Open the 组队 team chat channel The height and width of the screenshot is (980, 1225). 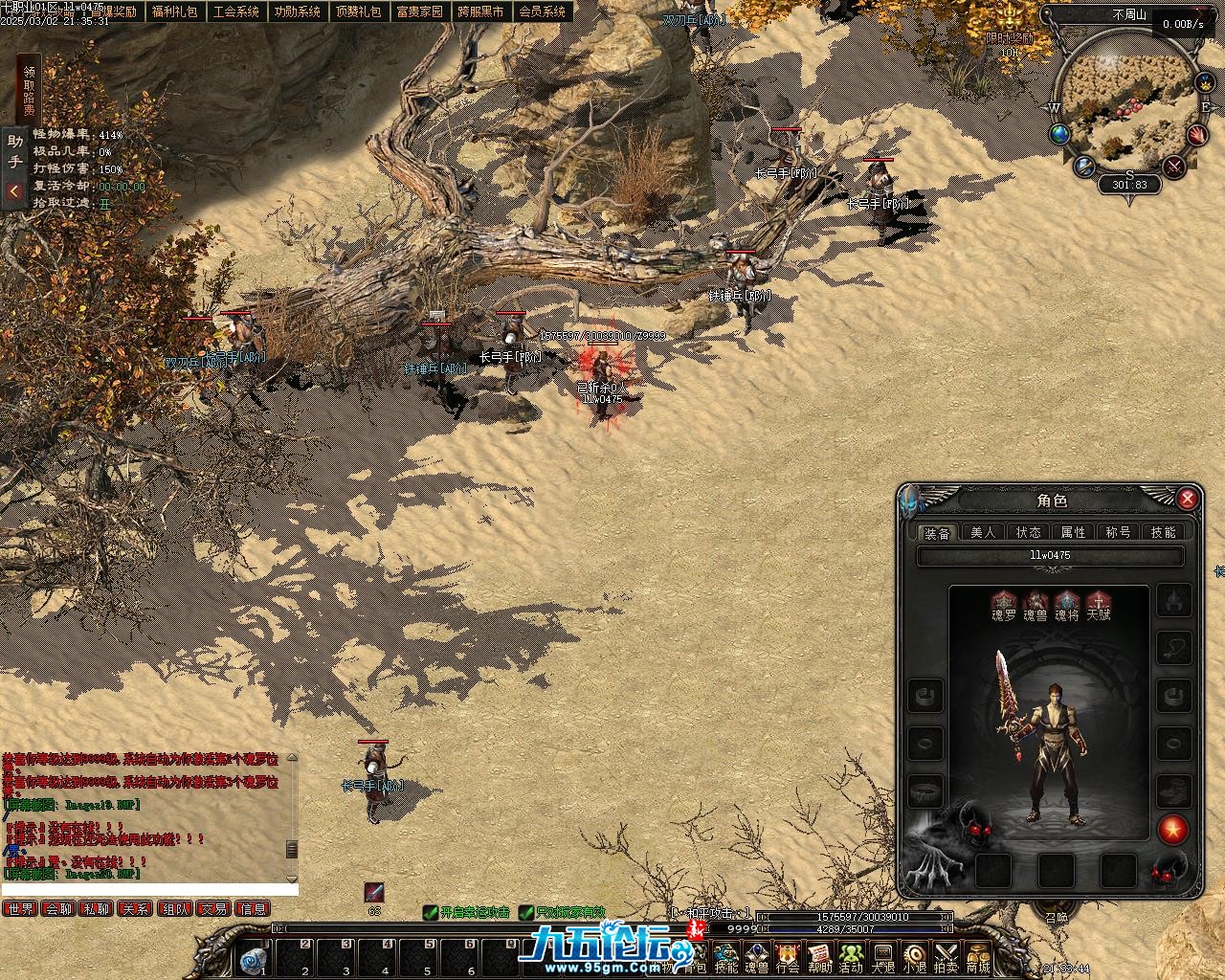175,908
